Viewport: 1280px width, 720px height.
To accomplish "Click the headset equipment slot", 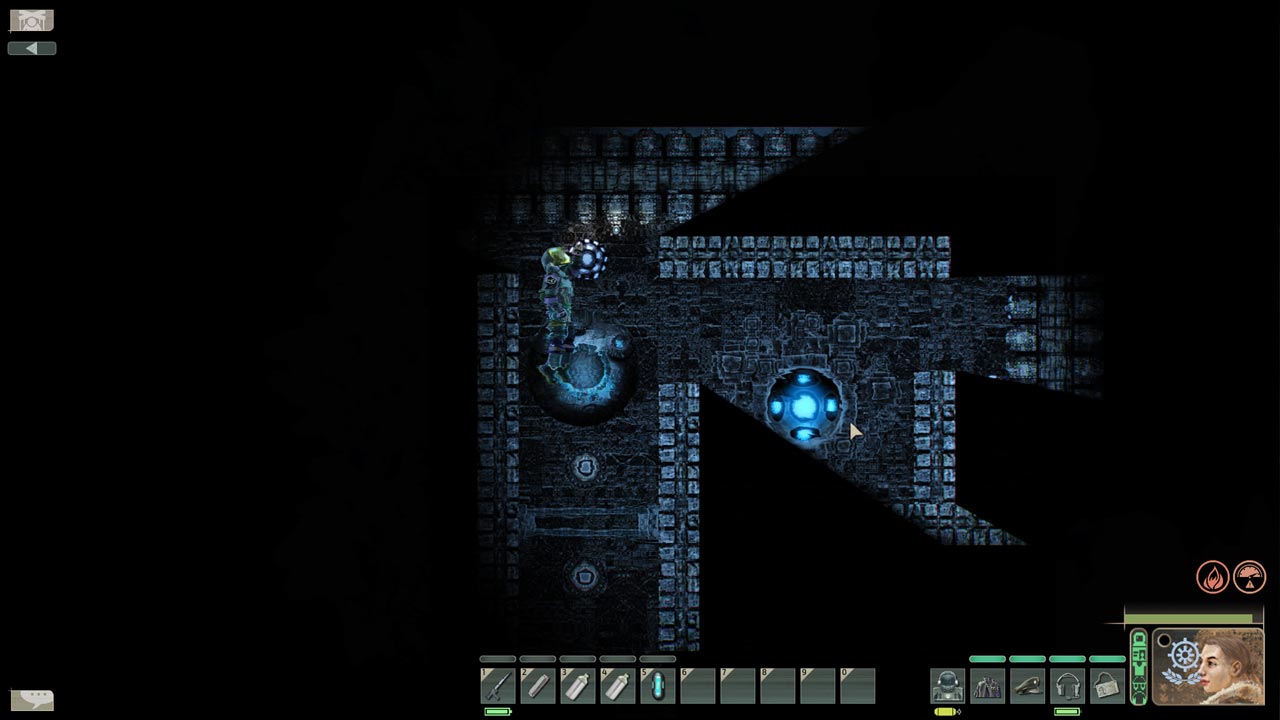I will point(1067,686).
